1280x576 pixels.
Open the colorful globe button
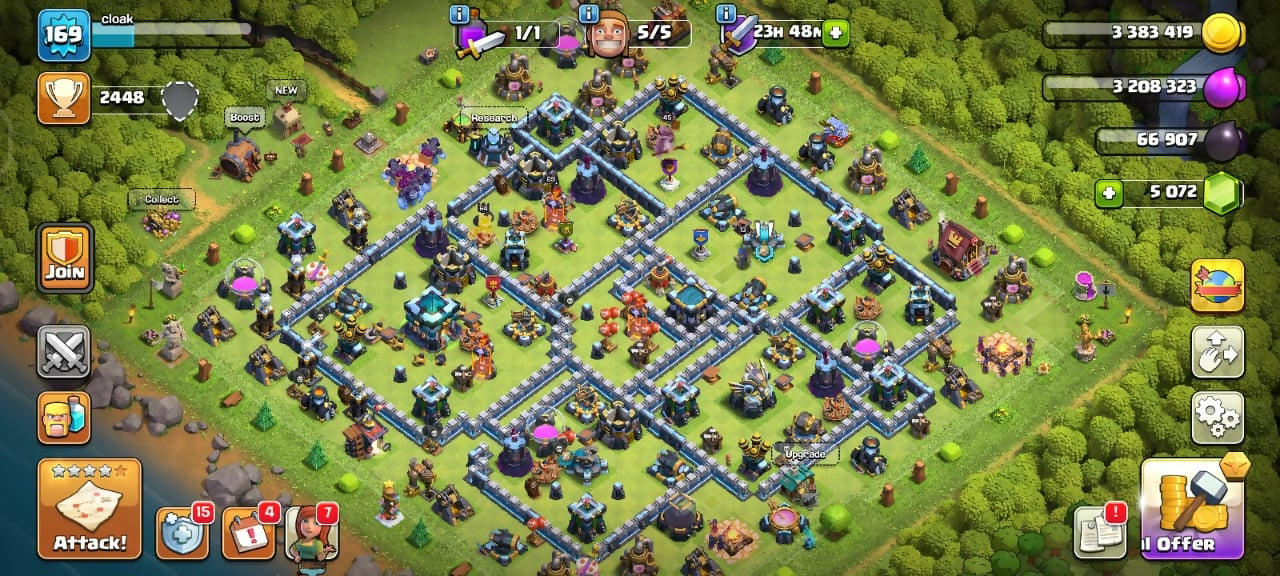tap(1217, 286)
